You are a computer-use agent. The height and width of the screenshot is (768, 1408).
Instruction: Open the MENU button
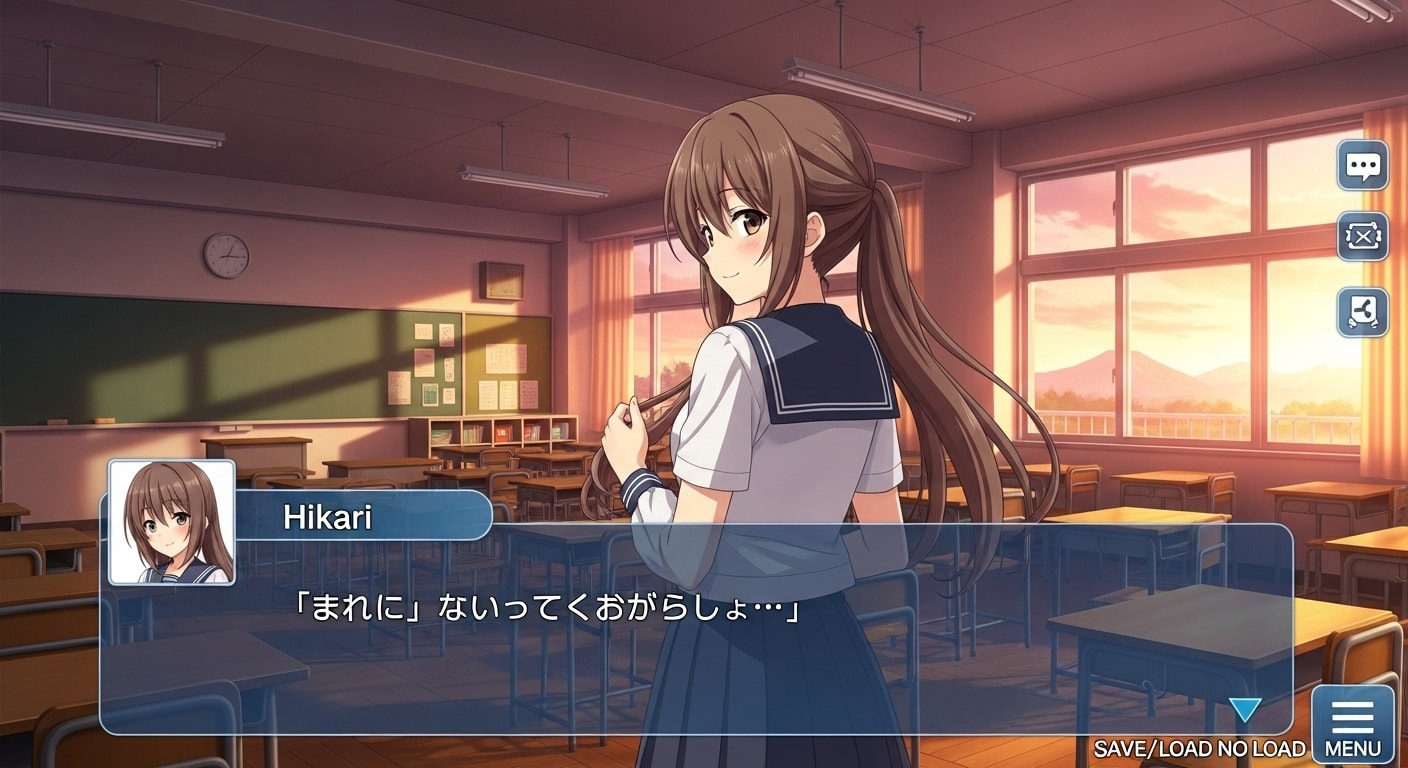[1352, 724]
